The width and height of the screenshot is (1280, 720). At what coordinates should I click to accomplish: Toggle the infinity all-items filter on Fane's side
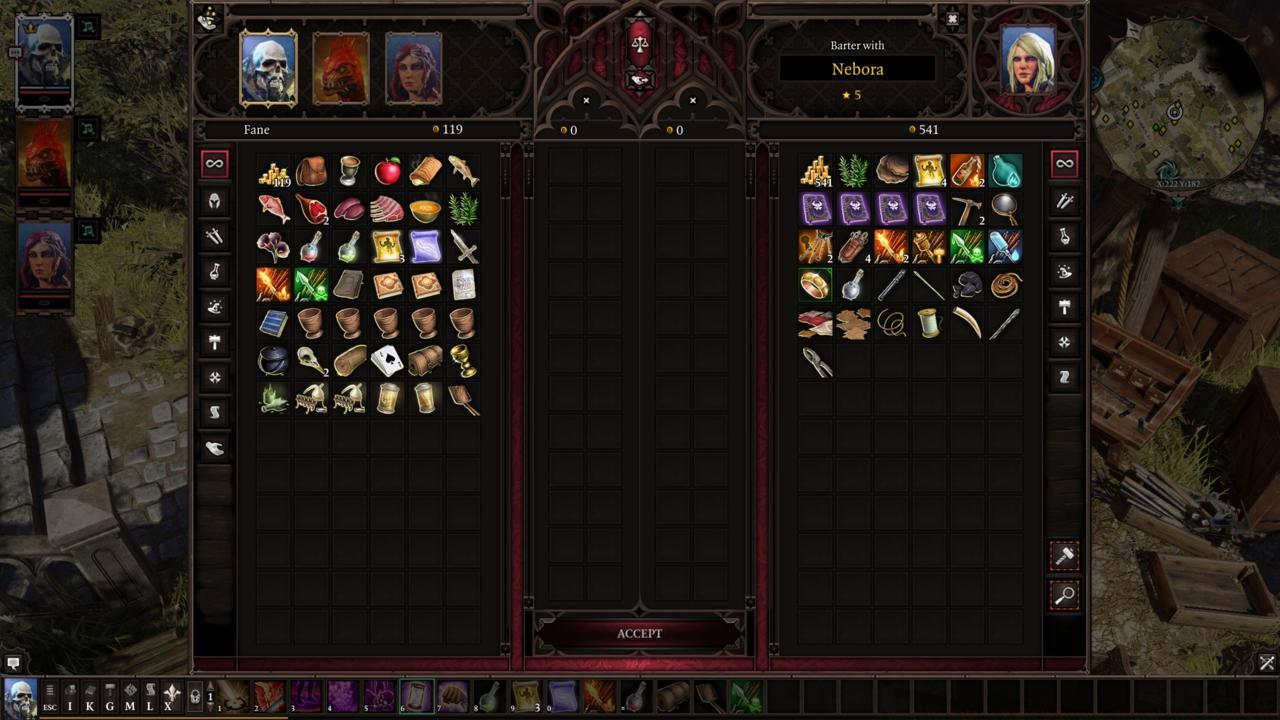pos(214,161)
